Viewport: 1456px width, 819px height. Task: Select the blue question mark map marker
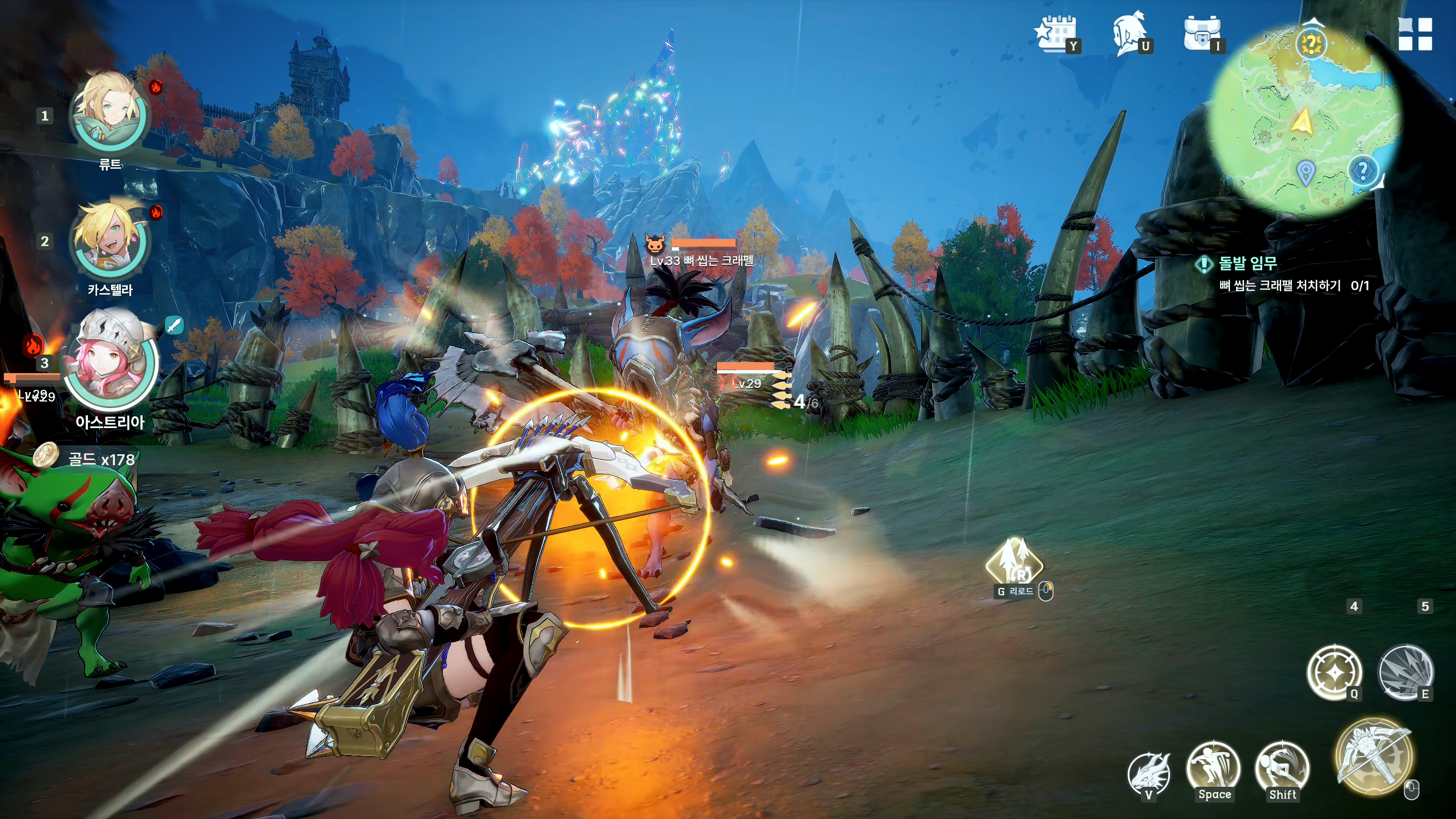point(1363,169)
